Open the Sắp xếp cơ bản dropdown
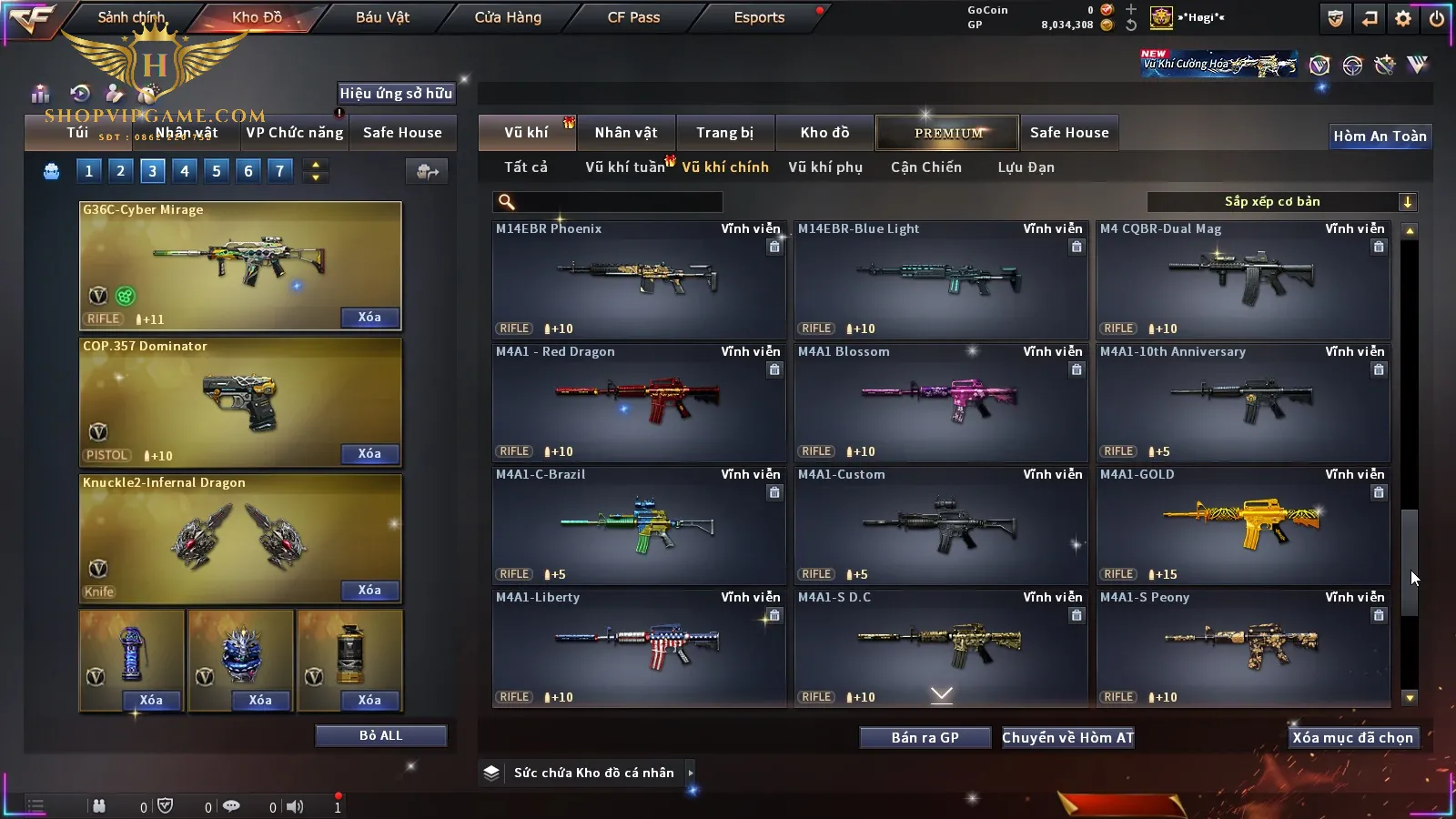This screenshot has width=1456, height=819. (1281, 202)
